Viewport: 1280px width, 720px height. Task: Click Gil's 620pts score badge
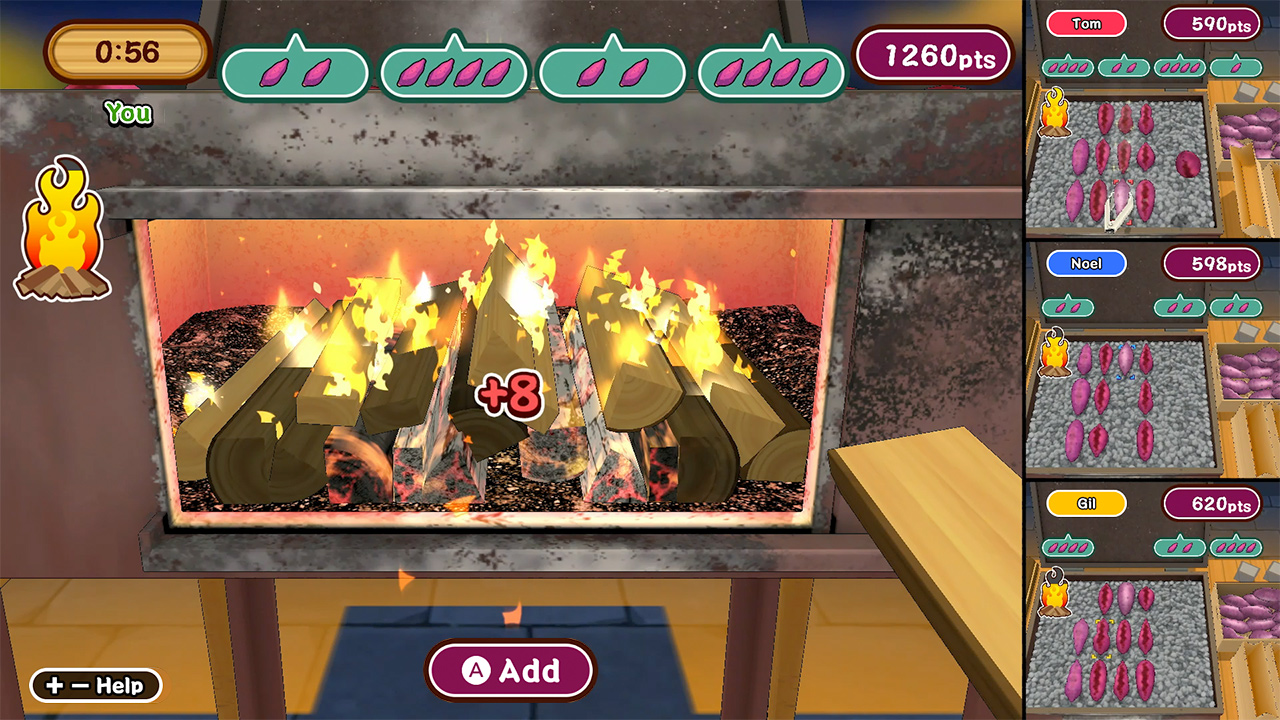coord(1214,504)
